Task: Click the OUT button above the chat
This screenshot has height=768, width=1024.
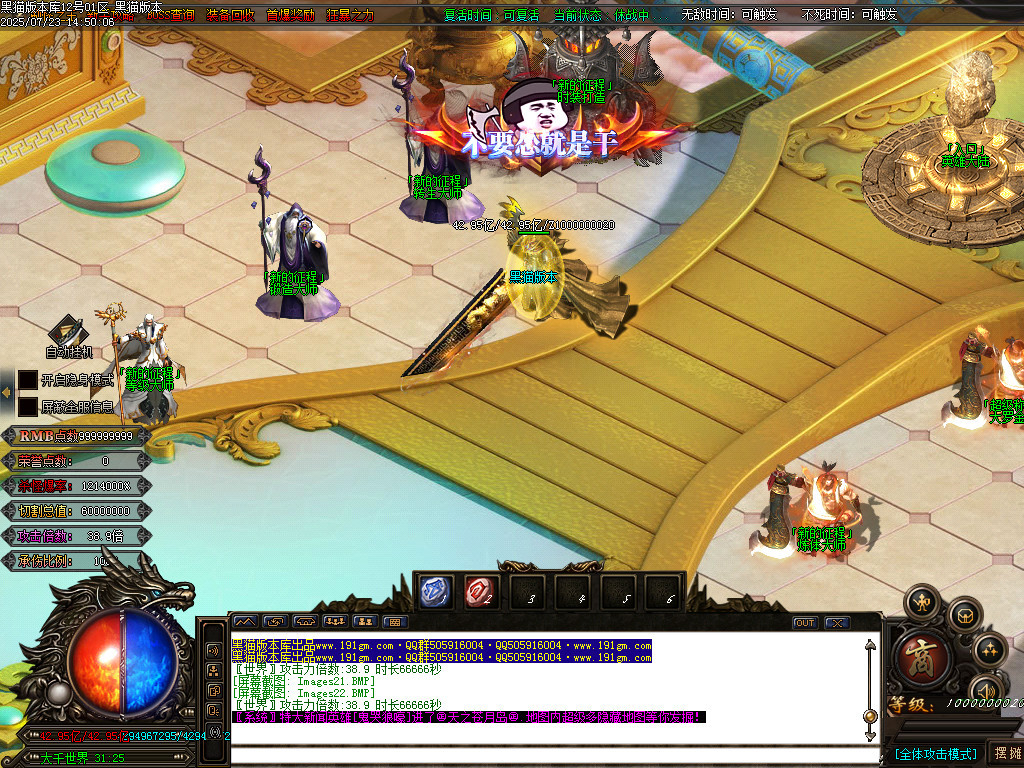Action: [x=805, y=622]
